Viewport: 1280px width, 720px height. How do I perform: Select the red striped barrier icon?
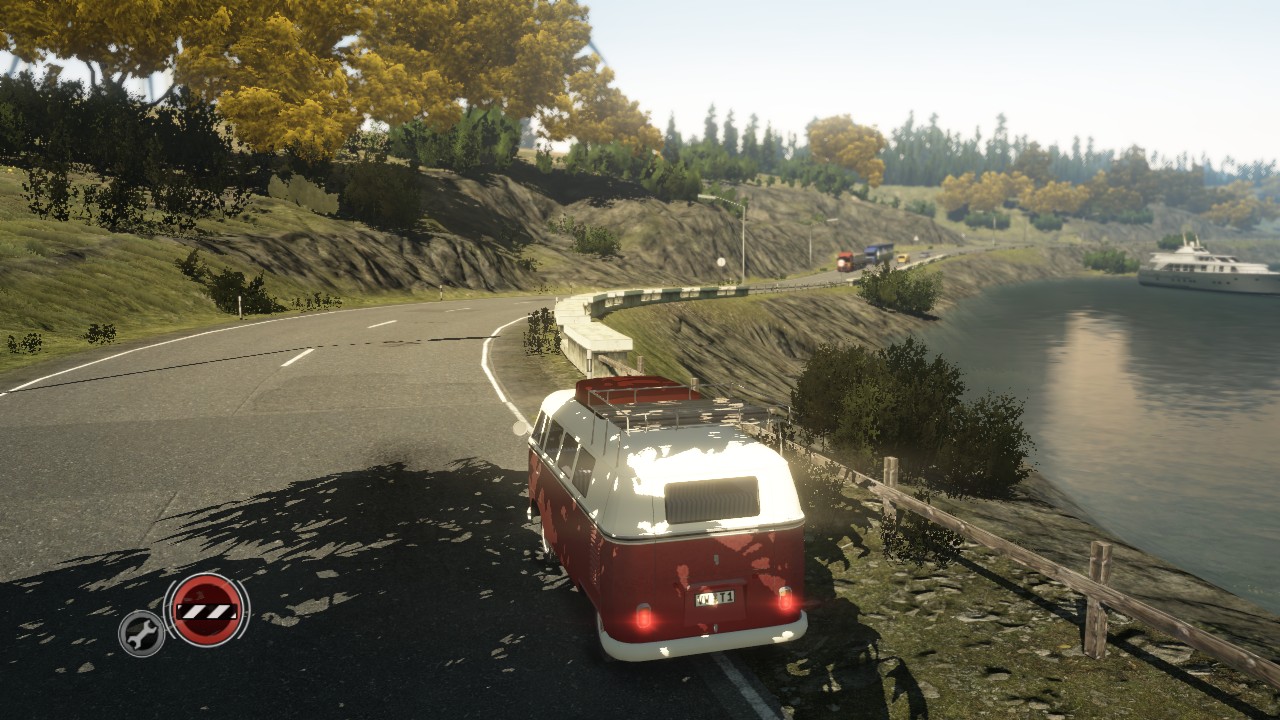pyautogui.click(x=206, y=610)
